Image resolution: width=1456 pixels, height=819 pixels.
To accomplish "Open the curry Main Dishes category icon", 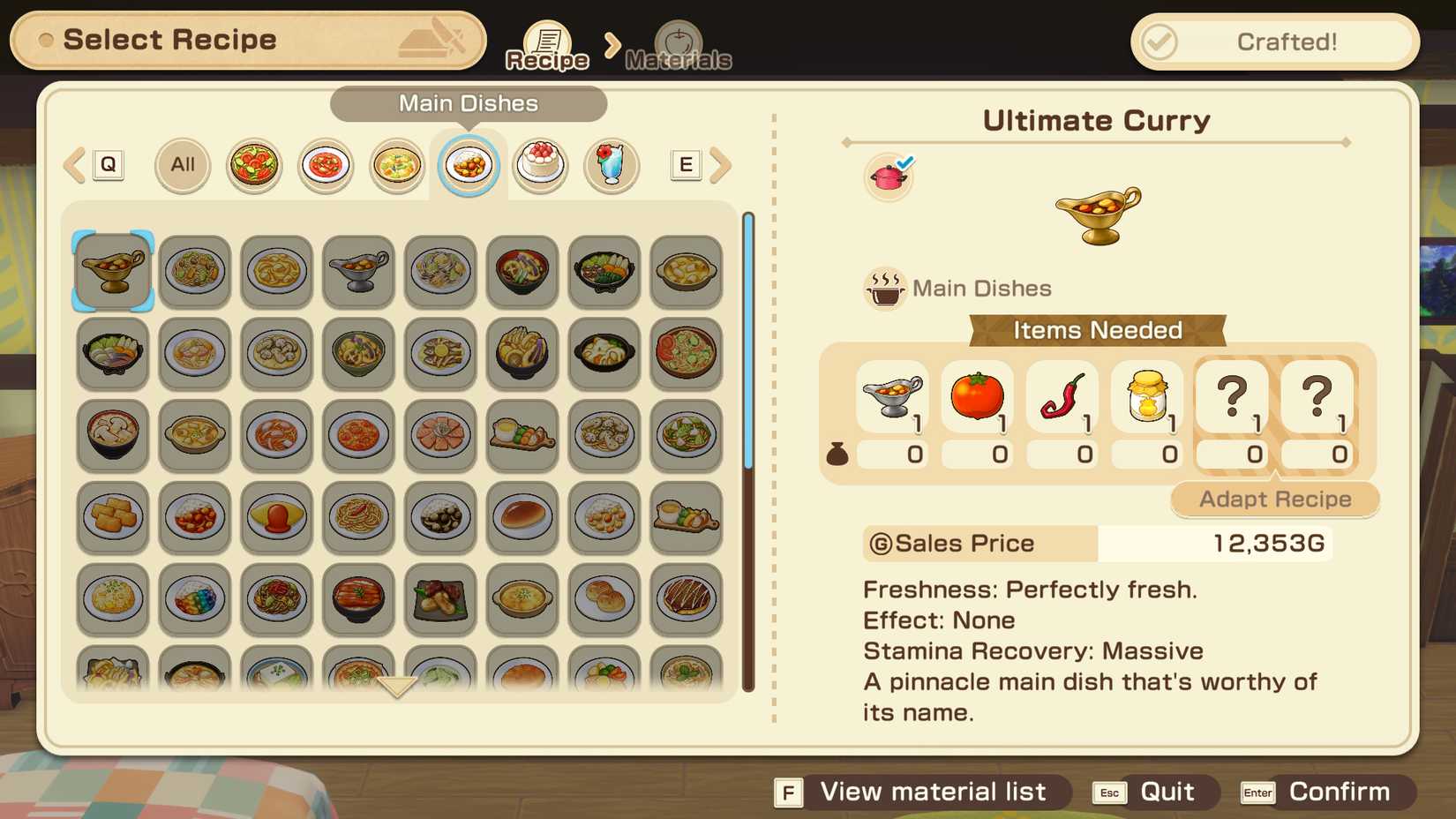I will click(x=469, y=164).
